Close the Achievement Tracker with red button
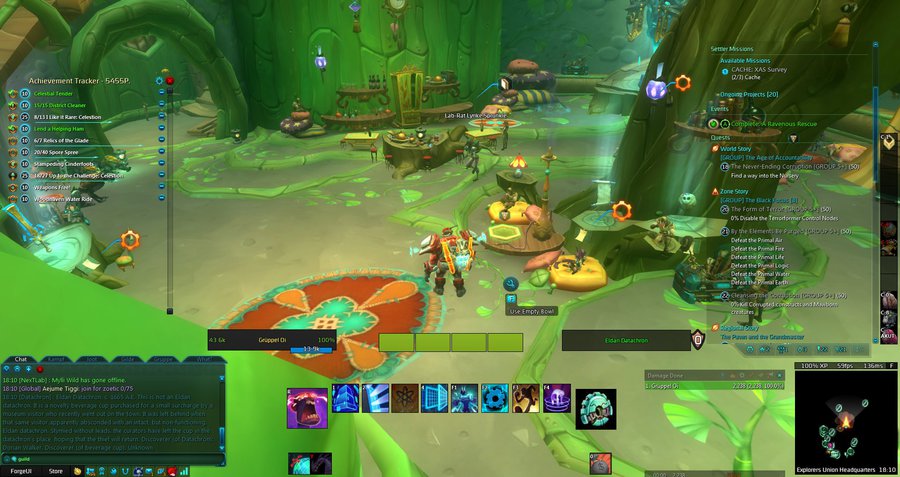Viewport: 900px width, 477px height. [170, 79]
